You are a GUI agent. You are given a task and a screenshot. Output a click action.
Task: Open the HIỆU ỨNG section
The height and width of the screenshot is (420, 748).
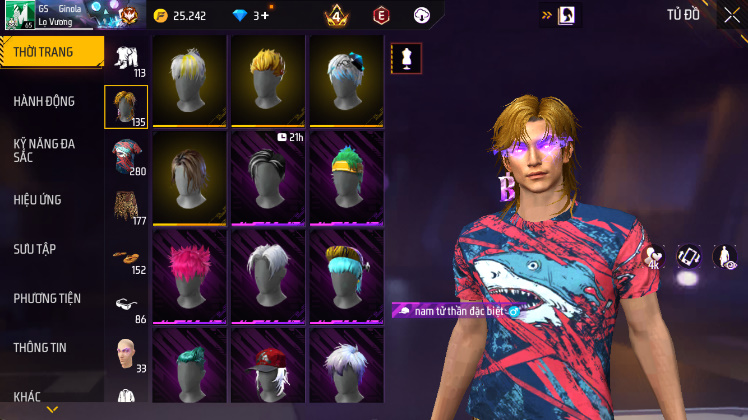38,200
